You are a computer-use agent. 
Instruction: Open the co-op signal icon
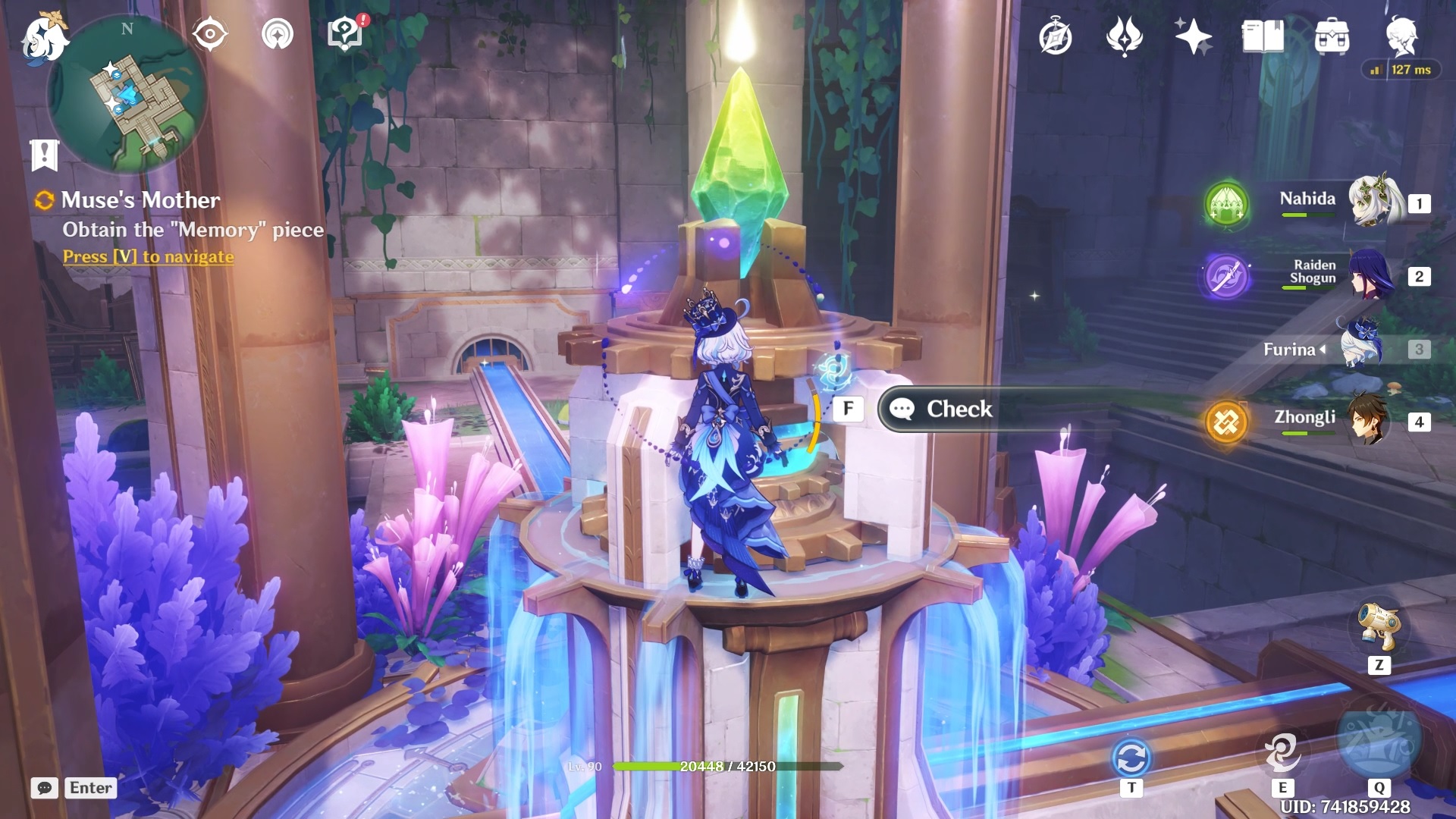coord(277,34)
